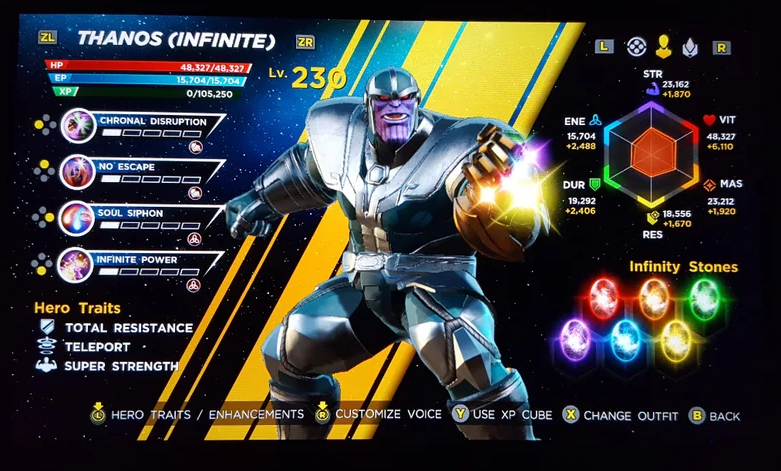Screen dimensions: 781x471
Task: Select the Infinite Power ability
Action: tap(135, 263)
